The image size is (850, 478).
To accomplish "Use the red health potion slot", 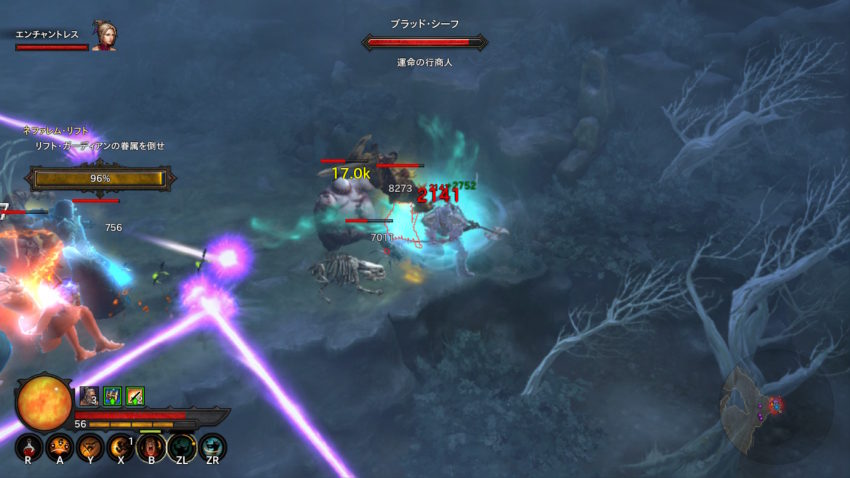I will pyautogui.click(x=28, y=446).
